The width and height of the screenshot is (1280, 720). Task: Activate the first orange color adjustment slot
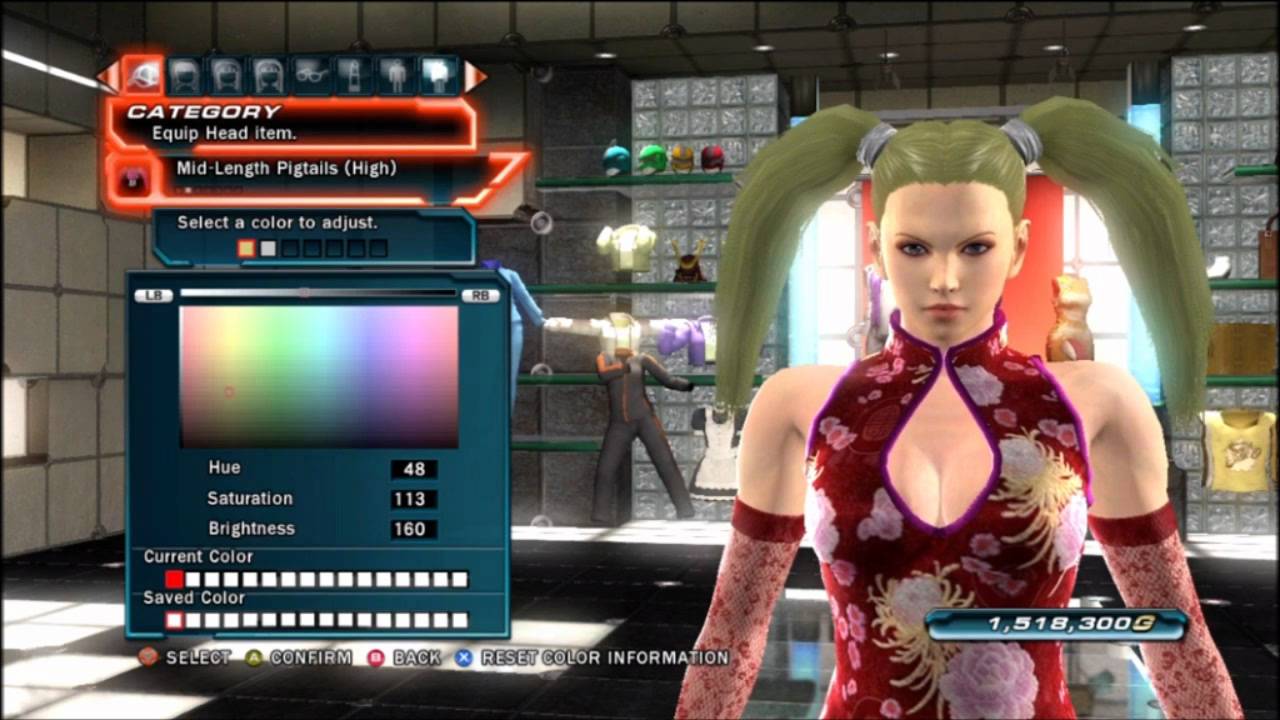pyautogui.click(x=245, y=248)
